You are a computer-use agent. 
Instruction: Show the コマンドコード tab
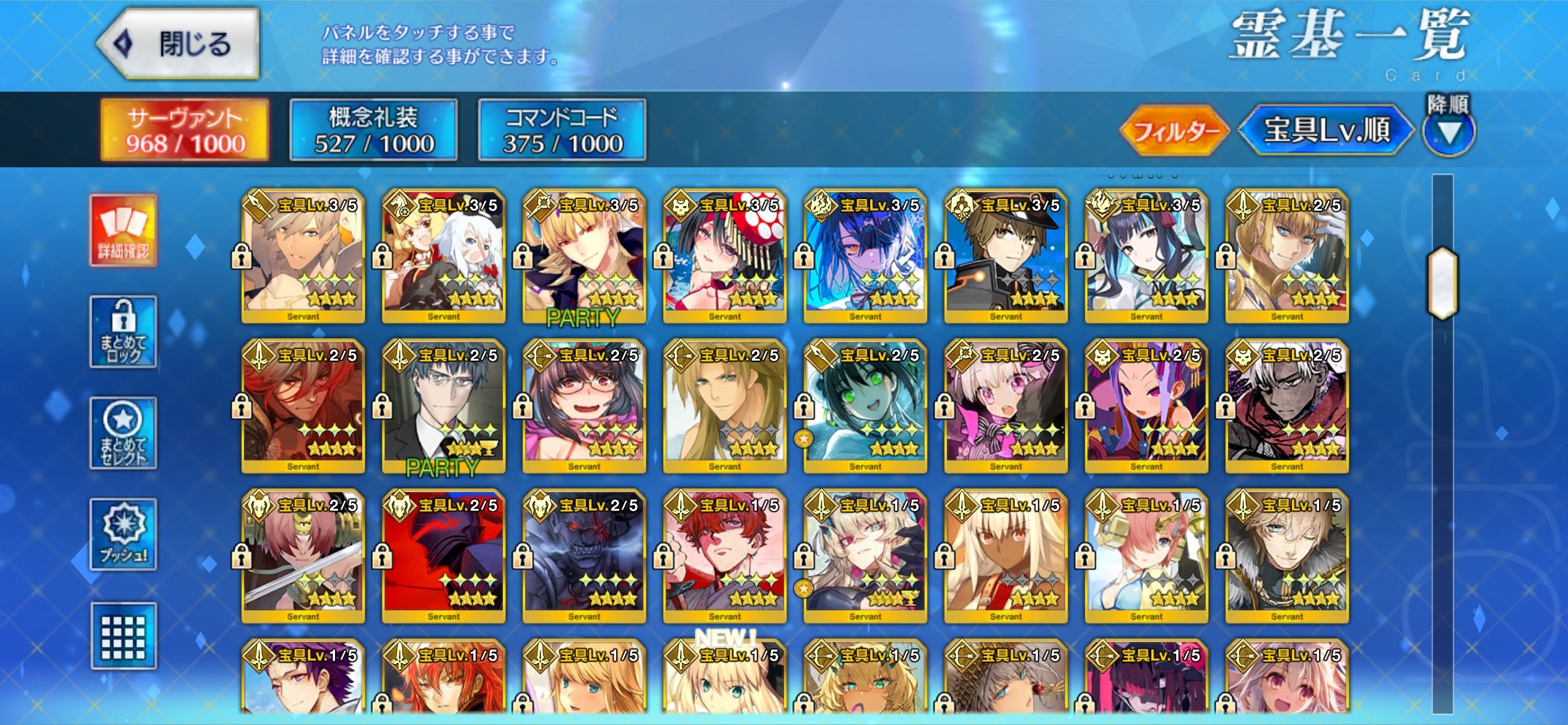(562, 130)
